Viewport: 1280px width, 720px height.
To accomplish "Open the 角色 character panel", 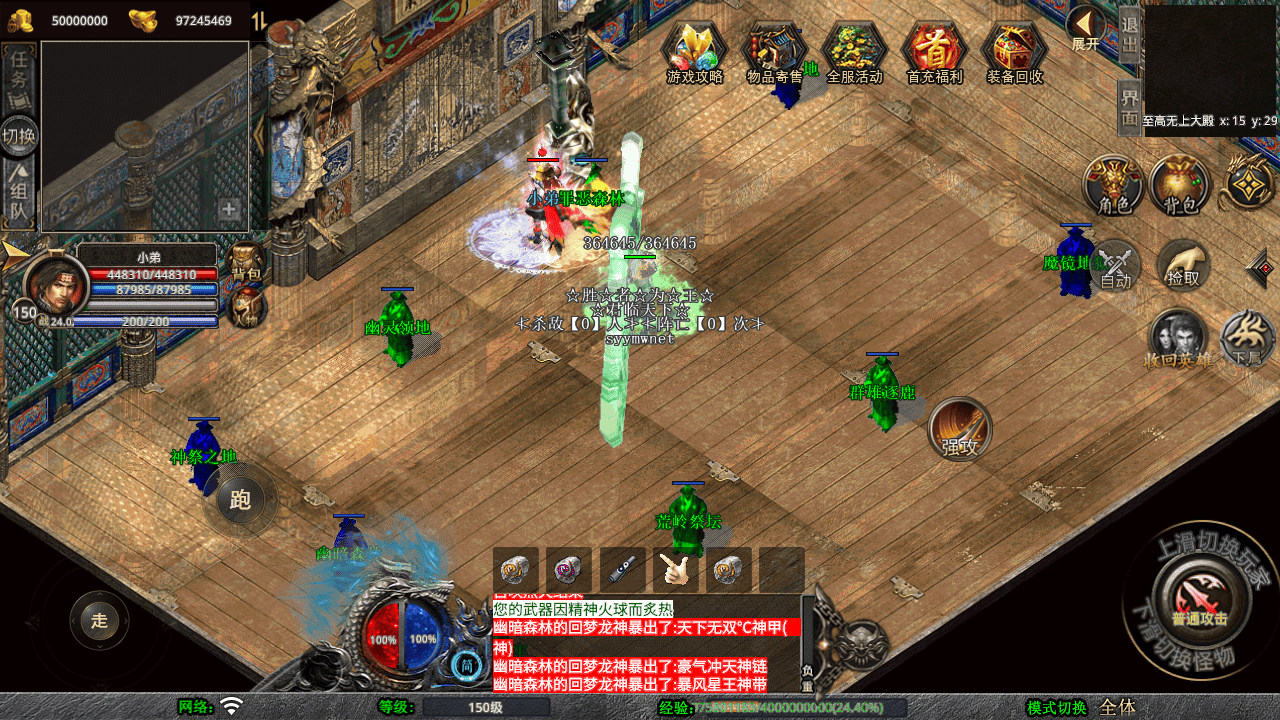I will 1114,186.
